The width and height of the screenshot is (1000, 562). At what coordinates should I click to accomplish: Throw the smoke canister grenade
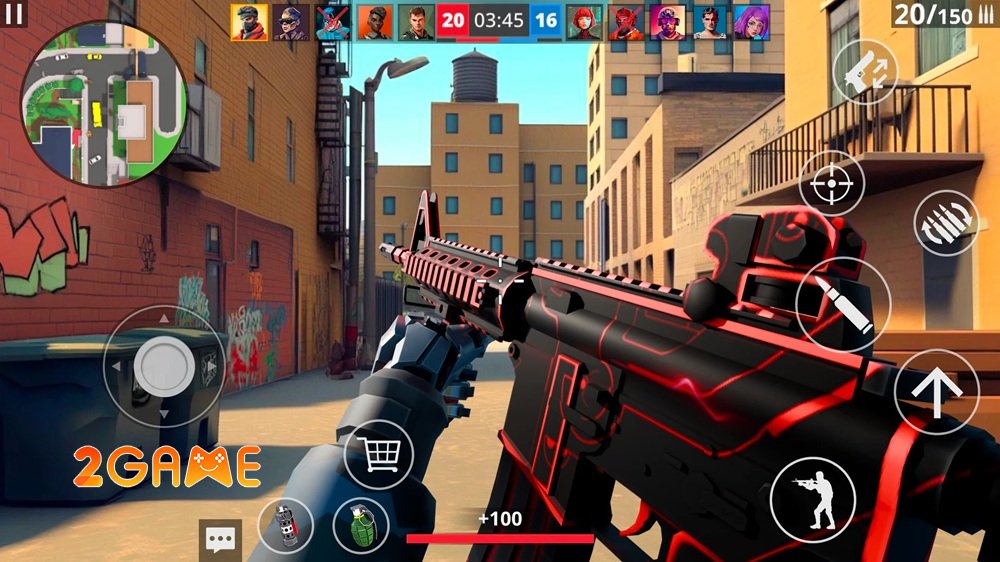285,525
